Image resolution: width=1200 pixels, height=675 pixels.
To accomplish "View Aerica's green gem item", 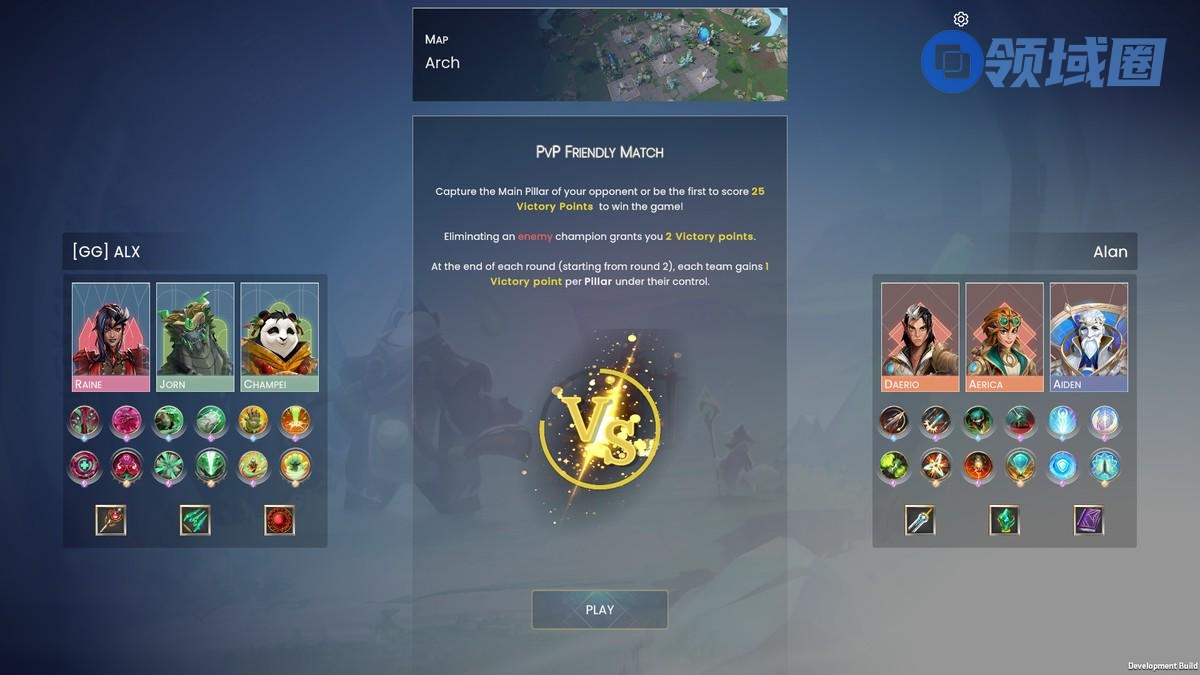I will [x=1004, y=520].
